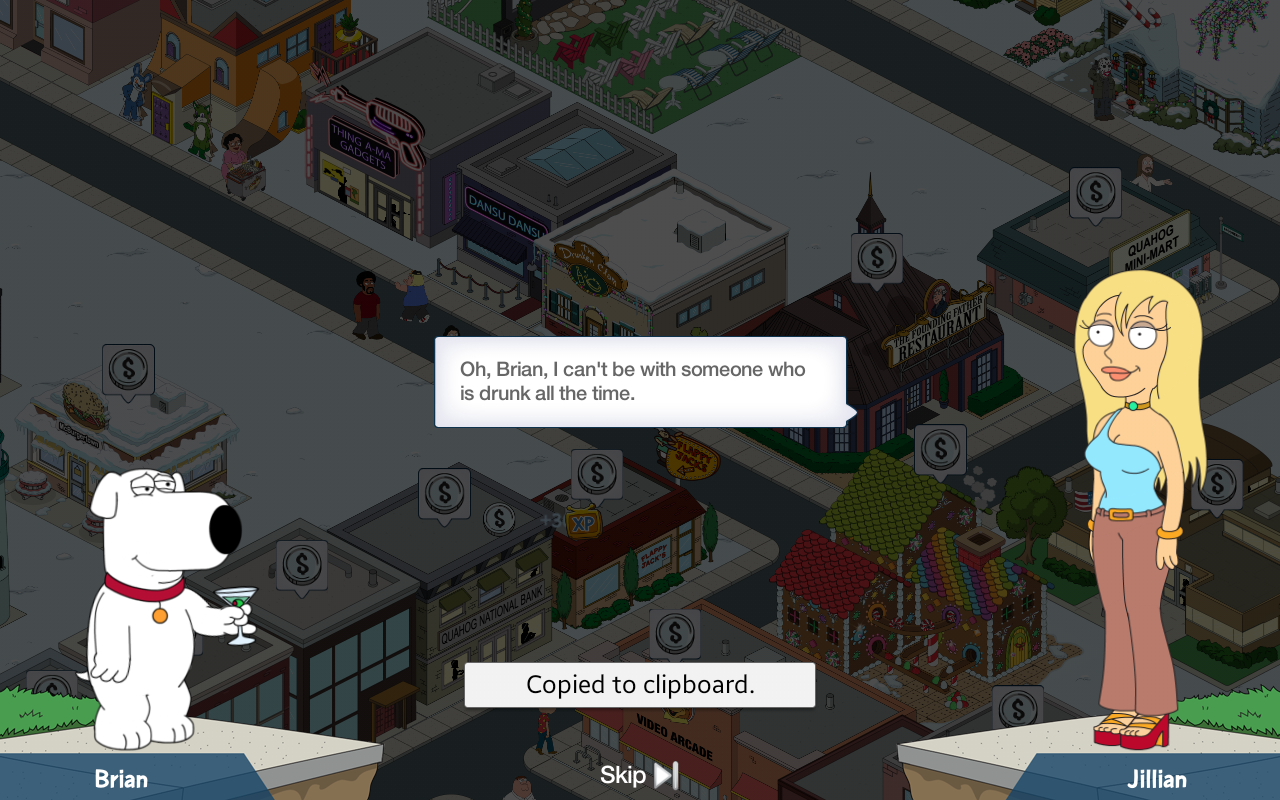Advance Jillian's speech bubble about Brian
This screenshot has height=800, width=1280.
coord(640,382)
